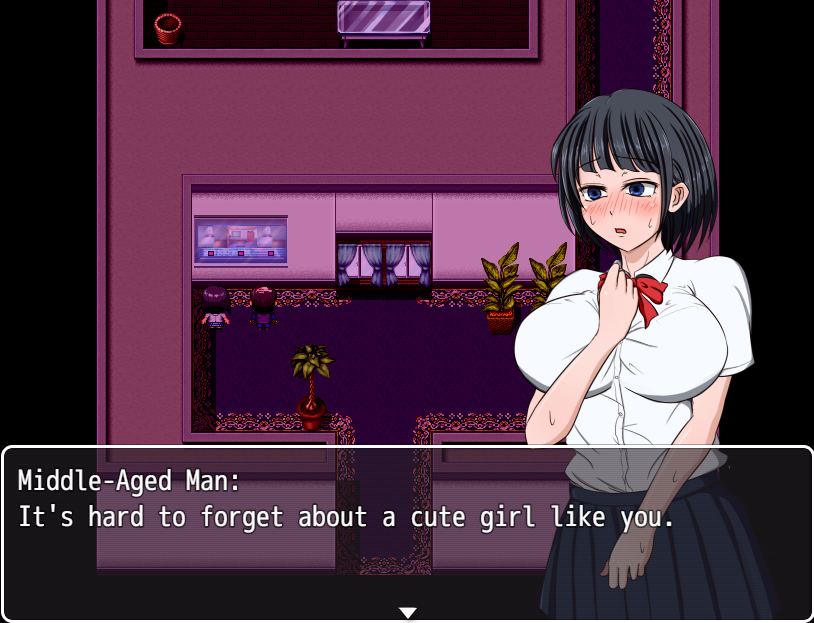Click the dialogue continue arrow
This screenshot has width=814, height=623.
pyautogui.click(x=407, y=612)
